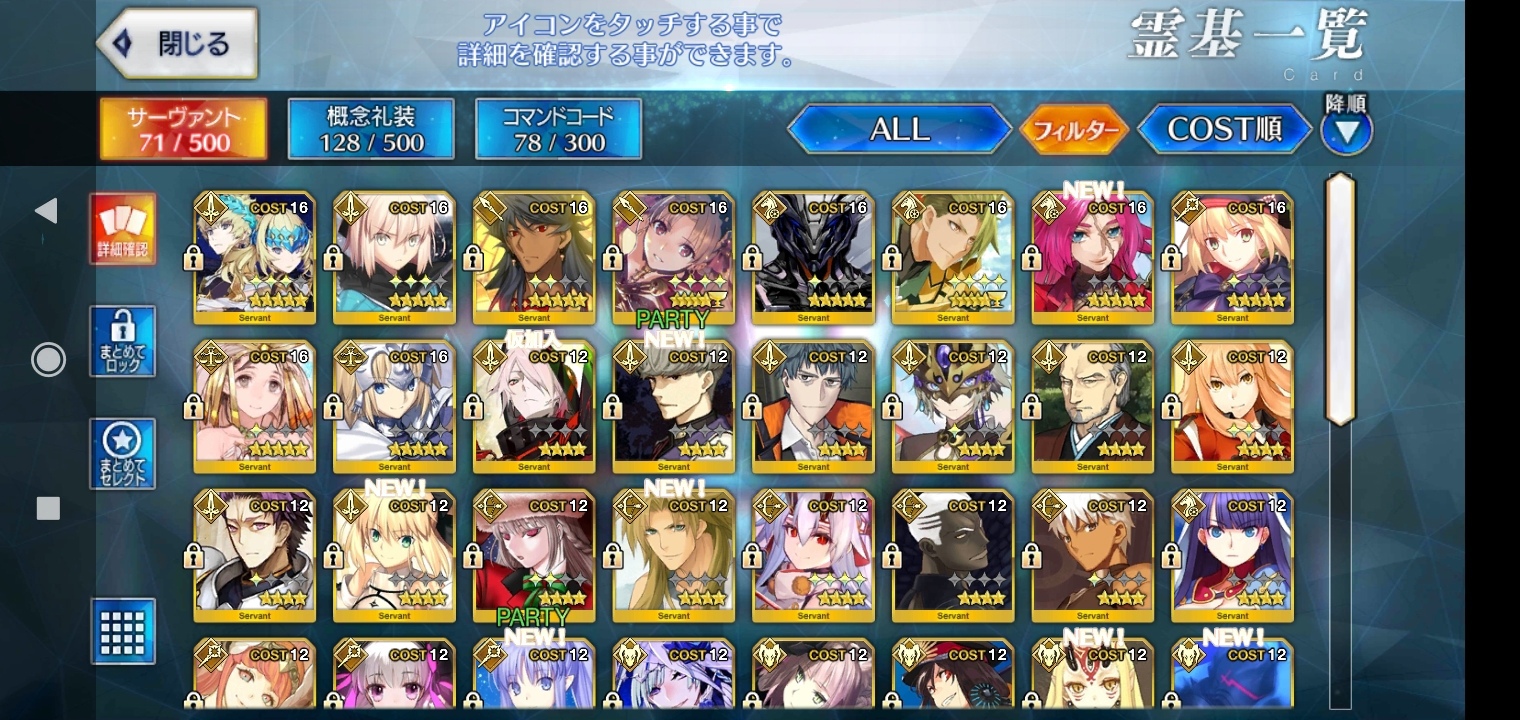Image resolution: width=1520 pixels, height=720 pixels.
Task: Click the ALL class selector
Action: click(899, 129)
